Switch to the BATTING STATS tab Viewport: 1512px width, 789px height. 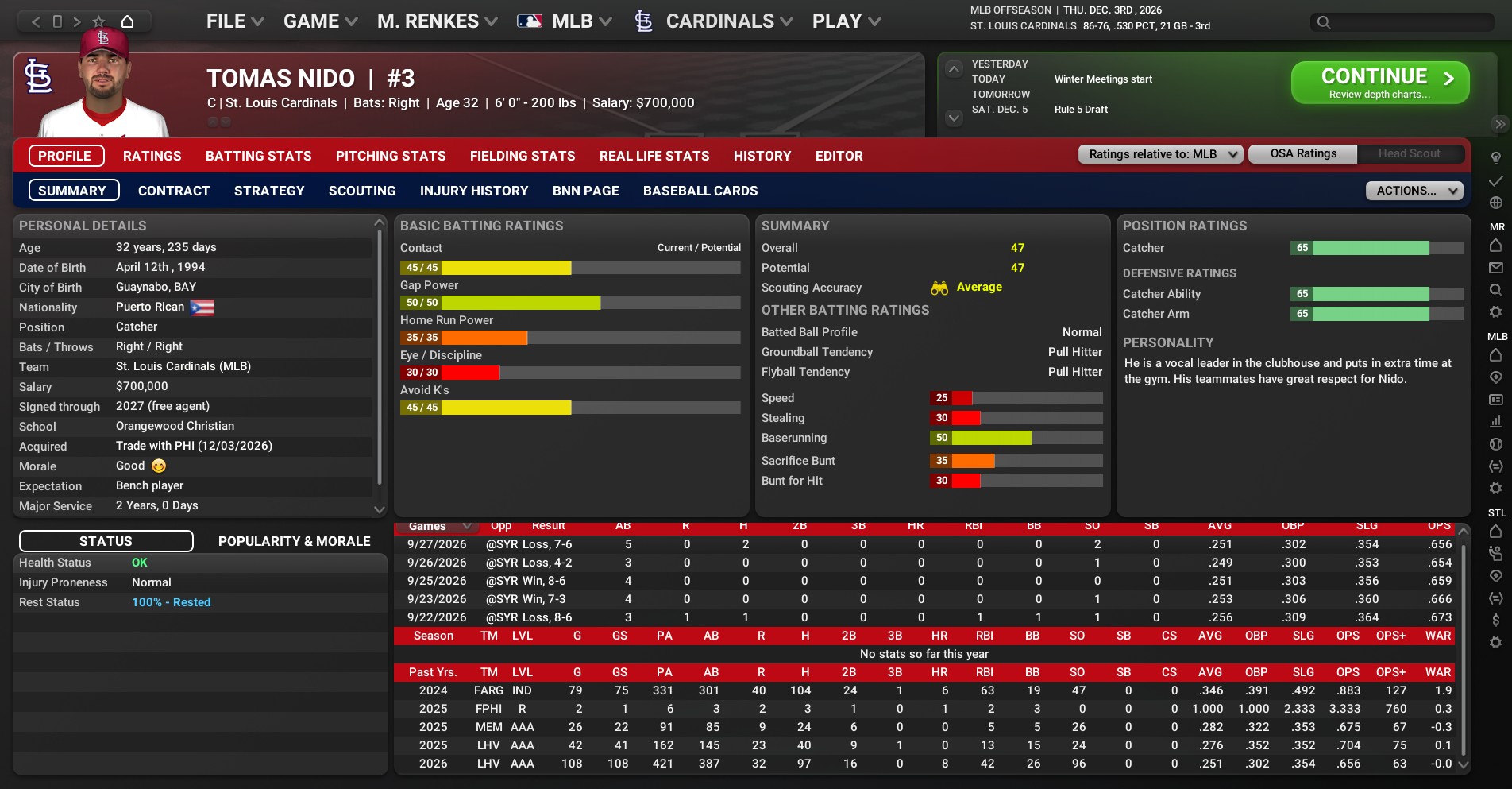click(x=258, y=156)
